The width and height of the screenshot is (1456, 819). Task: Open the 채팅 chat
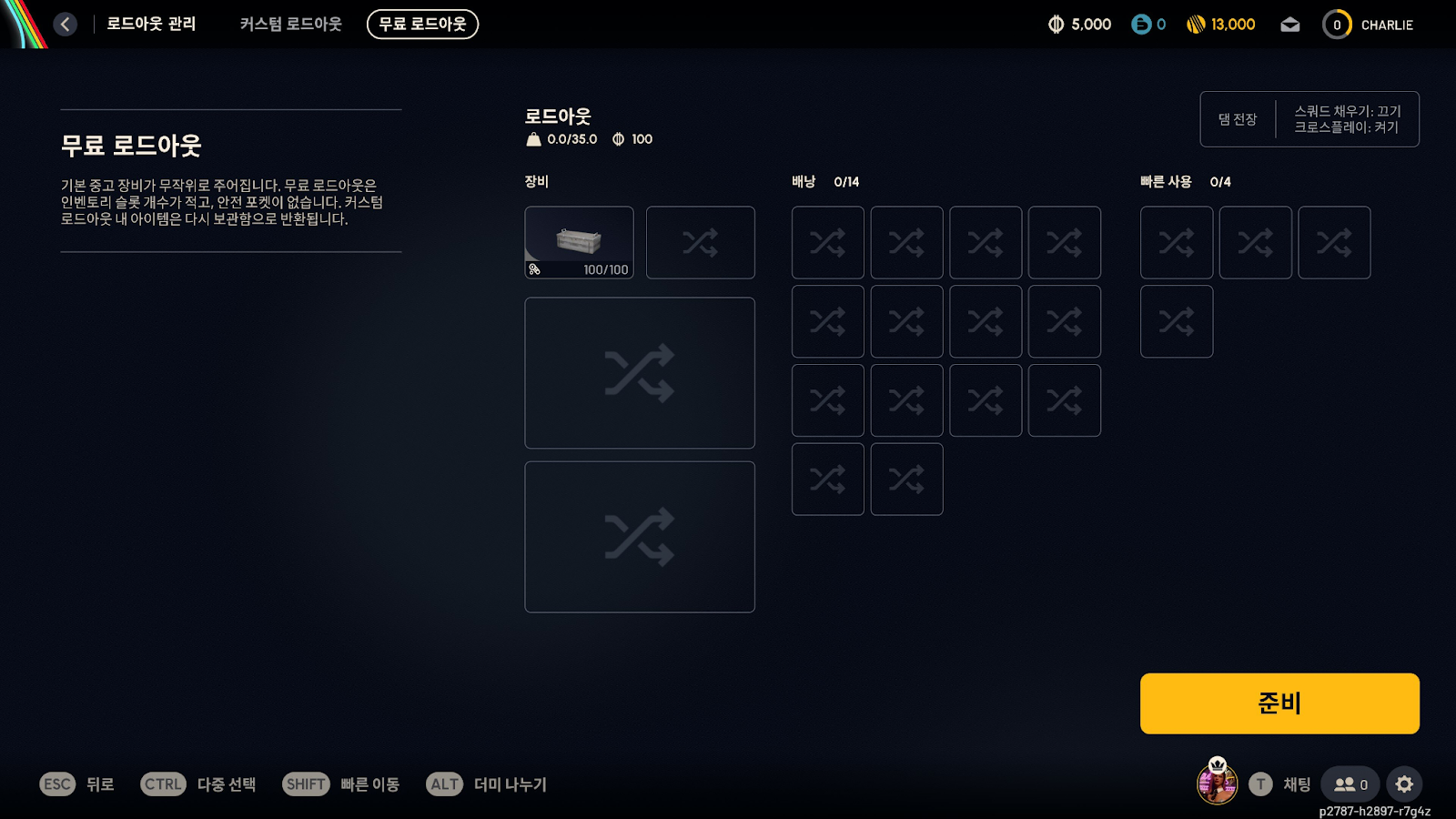(1280, 784)
